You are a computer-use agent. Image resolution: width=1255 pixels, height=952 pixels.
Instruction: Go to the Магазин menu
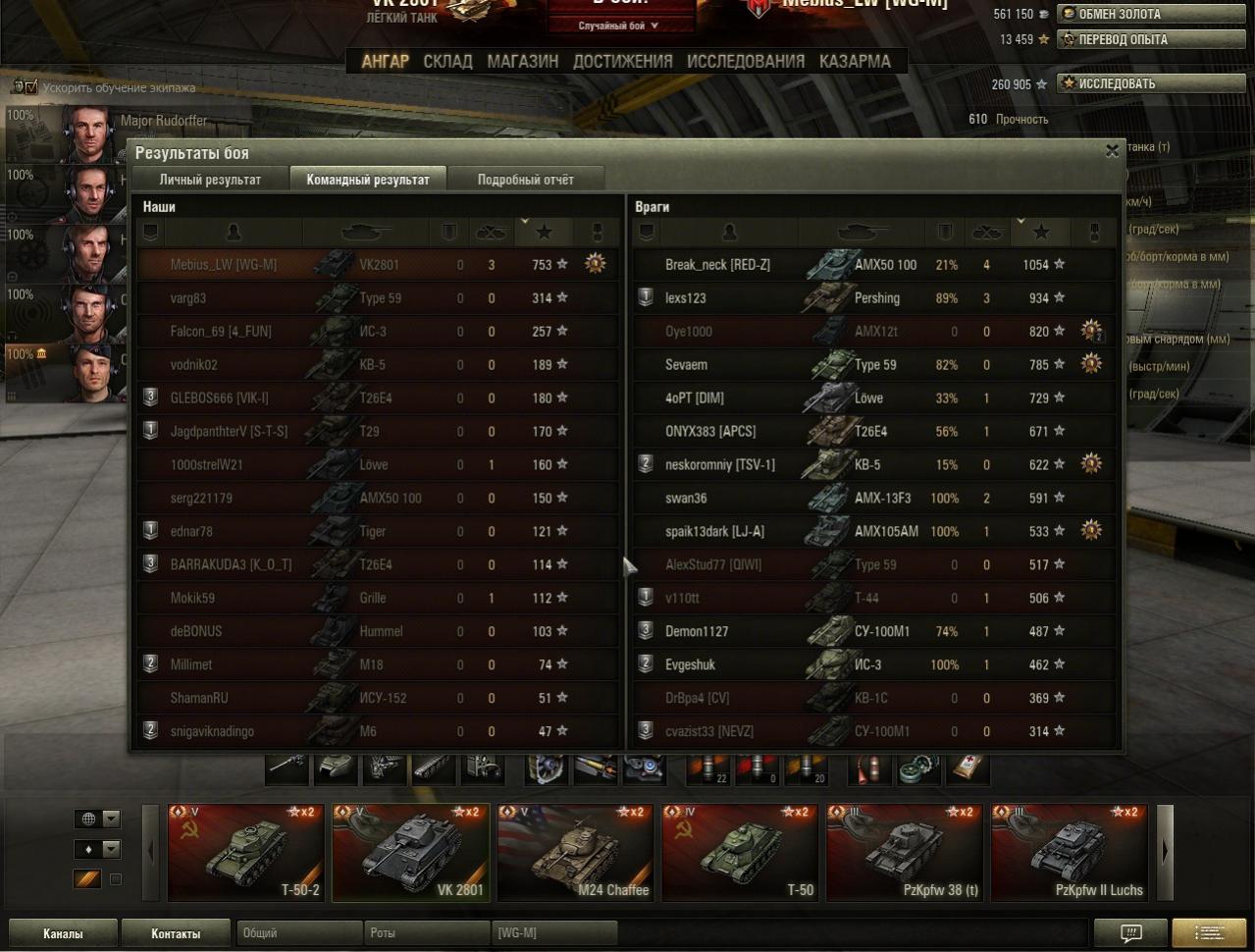522,61
